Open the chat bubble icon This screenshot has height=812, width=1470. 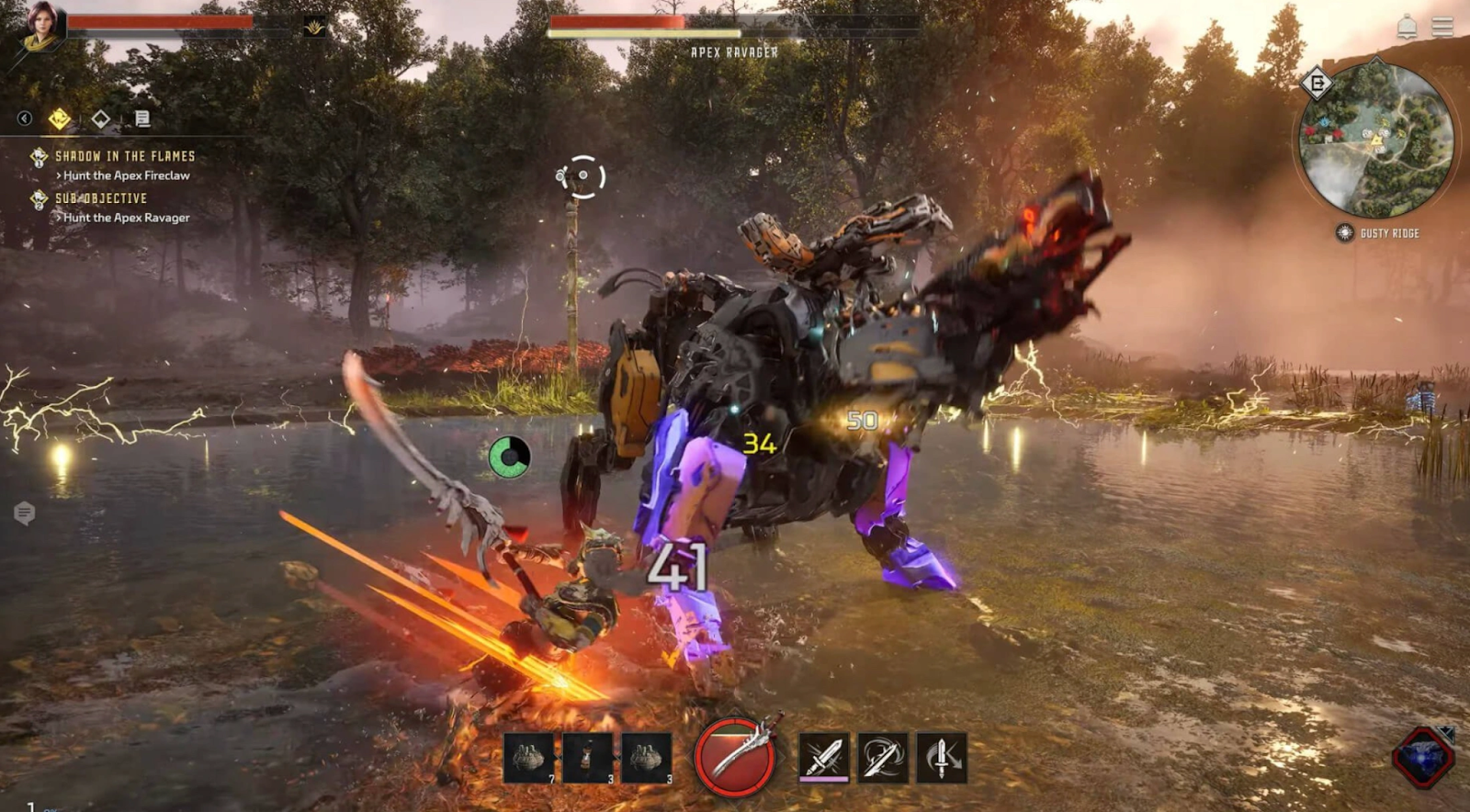[25, 513]
